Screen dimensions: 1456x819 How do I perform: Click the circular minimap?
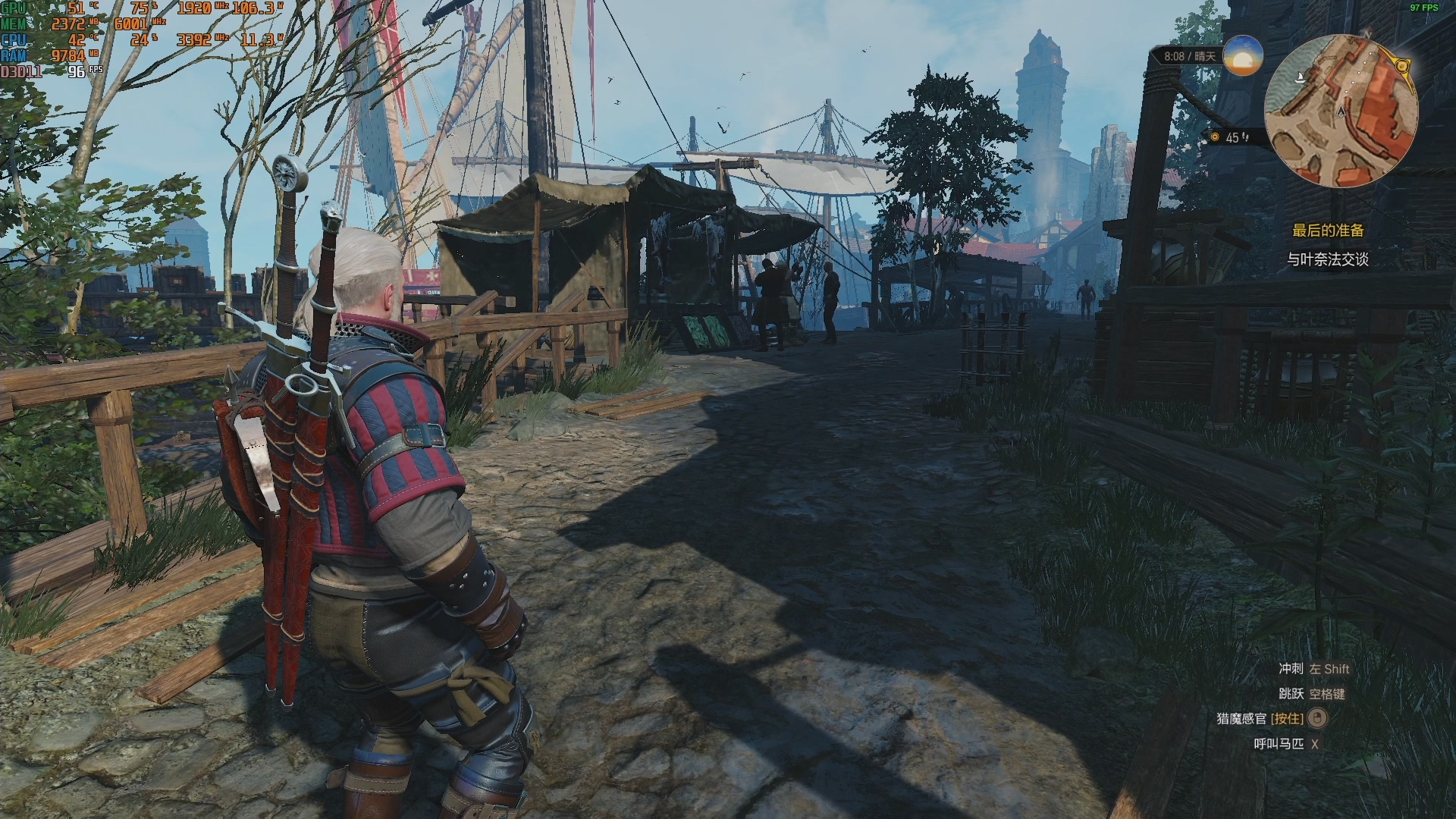click(x=1340, y=111)
